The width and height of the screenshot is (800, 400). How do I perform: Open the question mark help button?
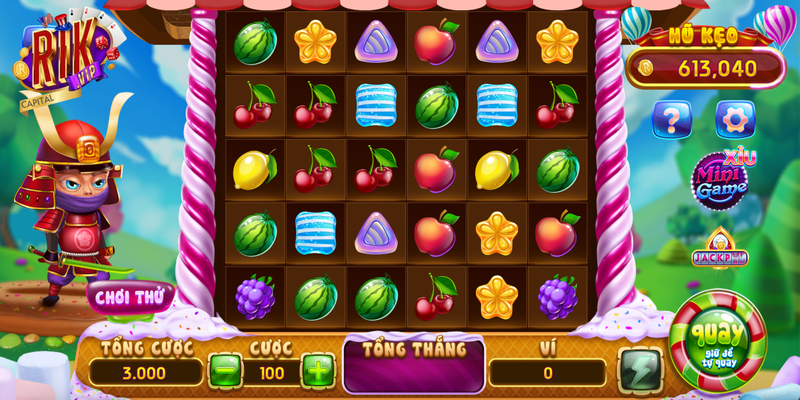point(671,119)
